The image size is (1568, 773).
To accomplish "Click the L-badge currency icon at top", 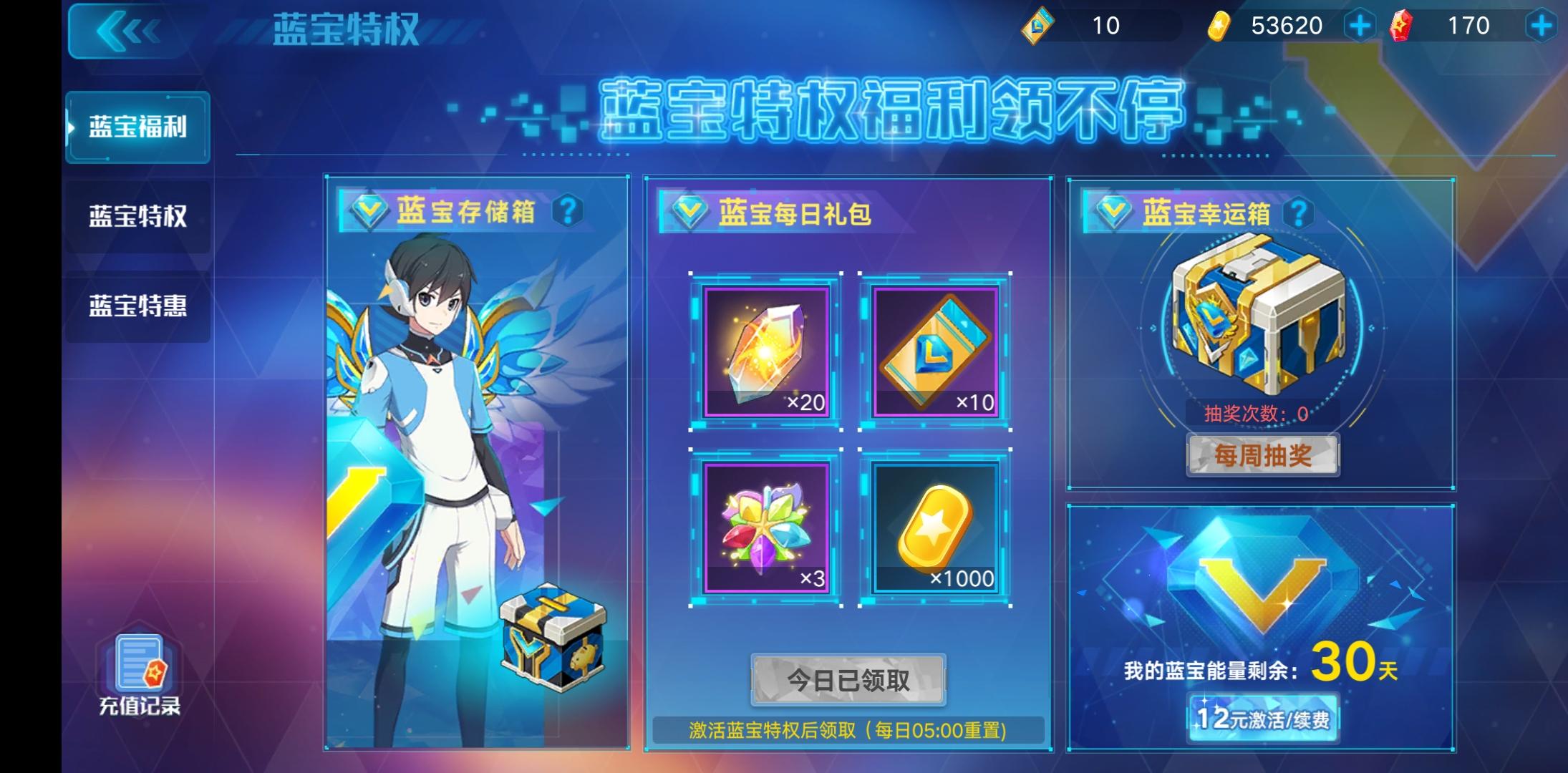I will coord(1037,26).
